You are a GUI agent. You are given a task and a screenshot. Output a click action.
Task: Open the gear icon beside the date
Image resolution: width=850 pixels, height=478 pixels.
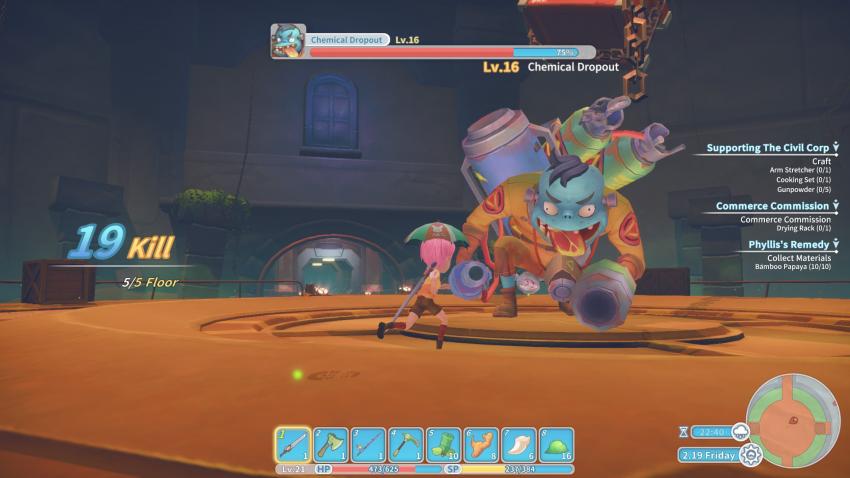[750, 455]
